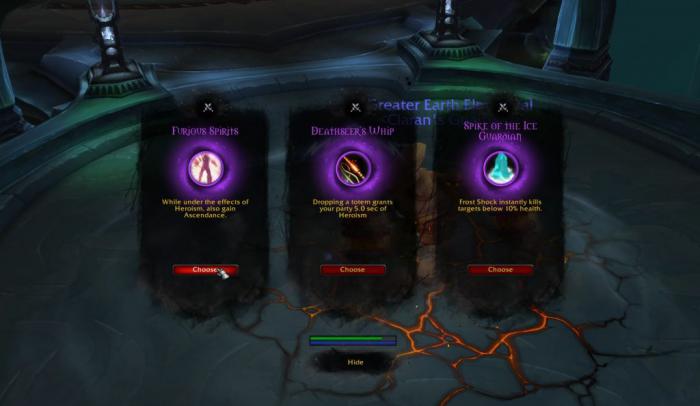Select the Deathseer's Whip power icon
700x406 pixels.
pyautogui.click(x=352, y=167)
